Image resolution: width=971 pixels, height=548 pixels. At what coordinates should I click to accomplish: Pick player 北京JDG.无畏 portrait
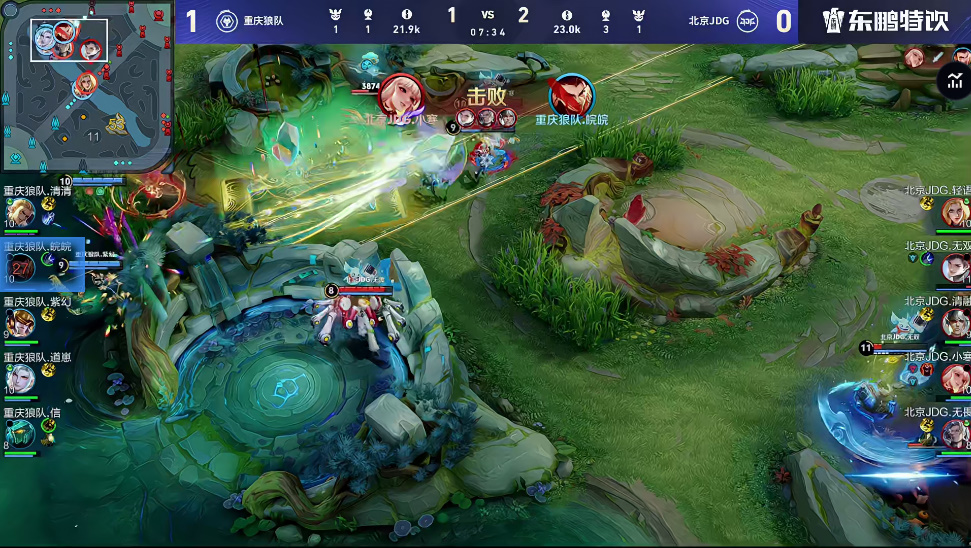tap(955, 432)
